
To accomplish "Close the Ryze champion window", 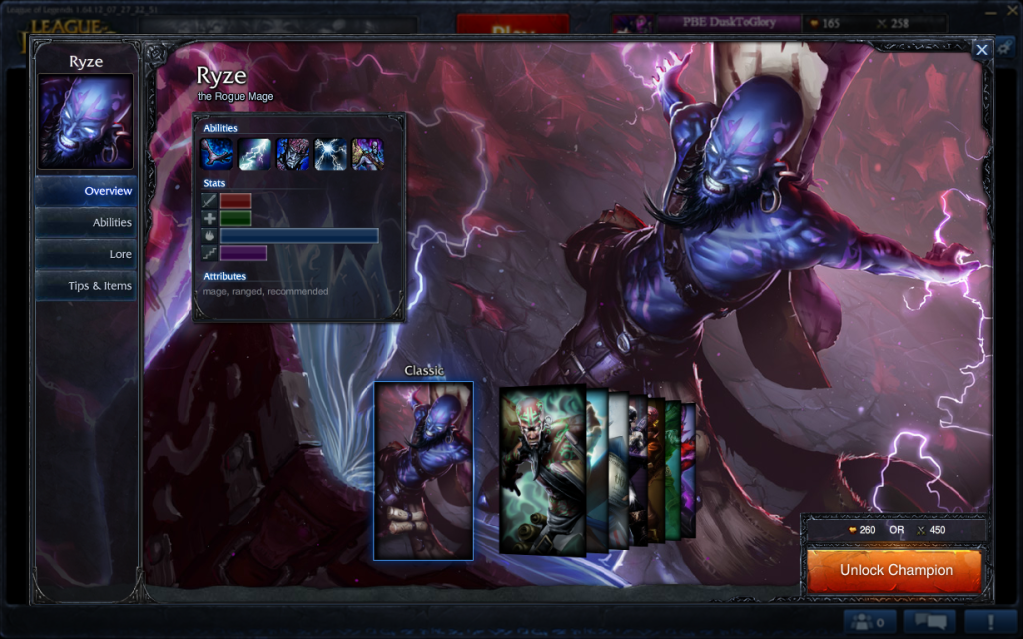I will [x=982, y=49].
